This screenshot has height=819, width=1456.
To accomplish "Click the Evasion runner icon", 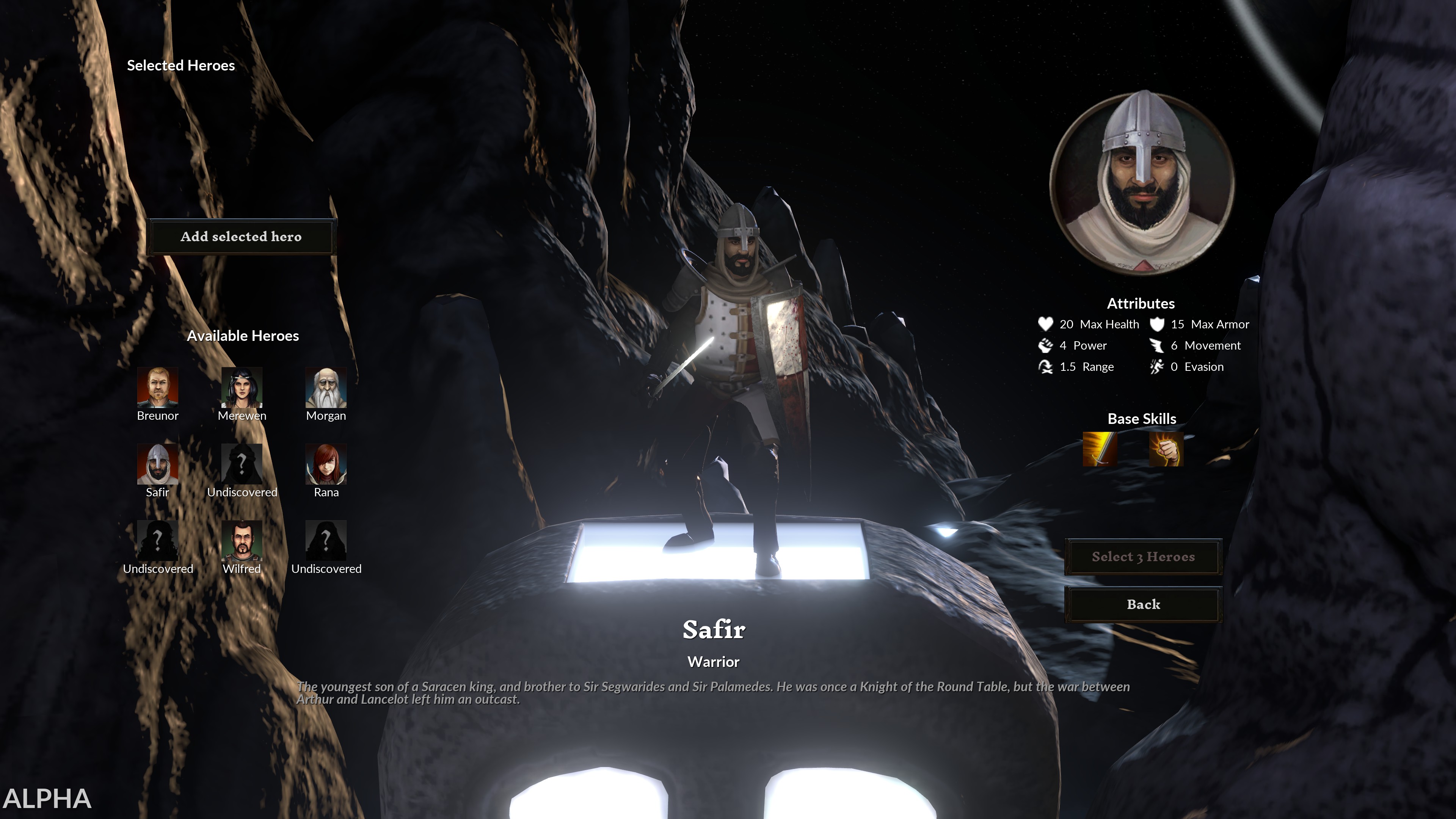I will tap(1157, 366).
